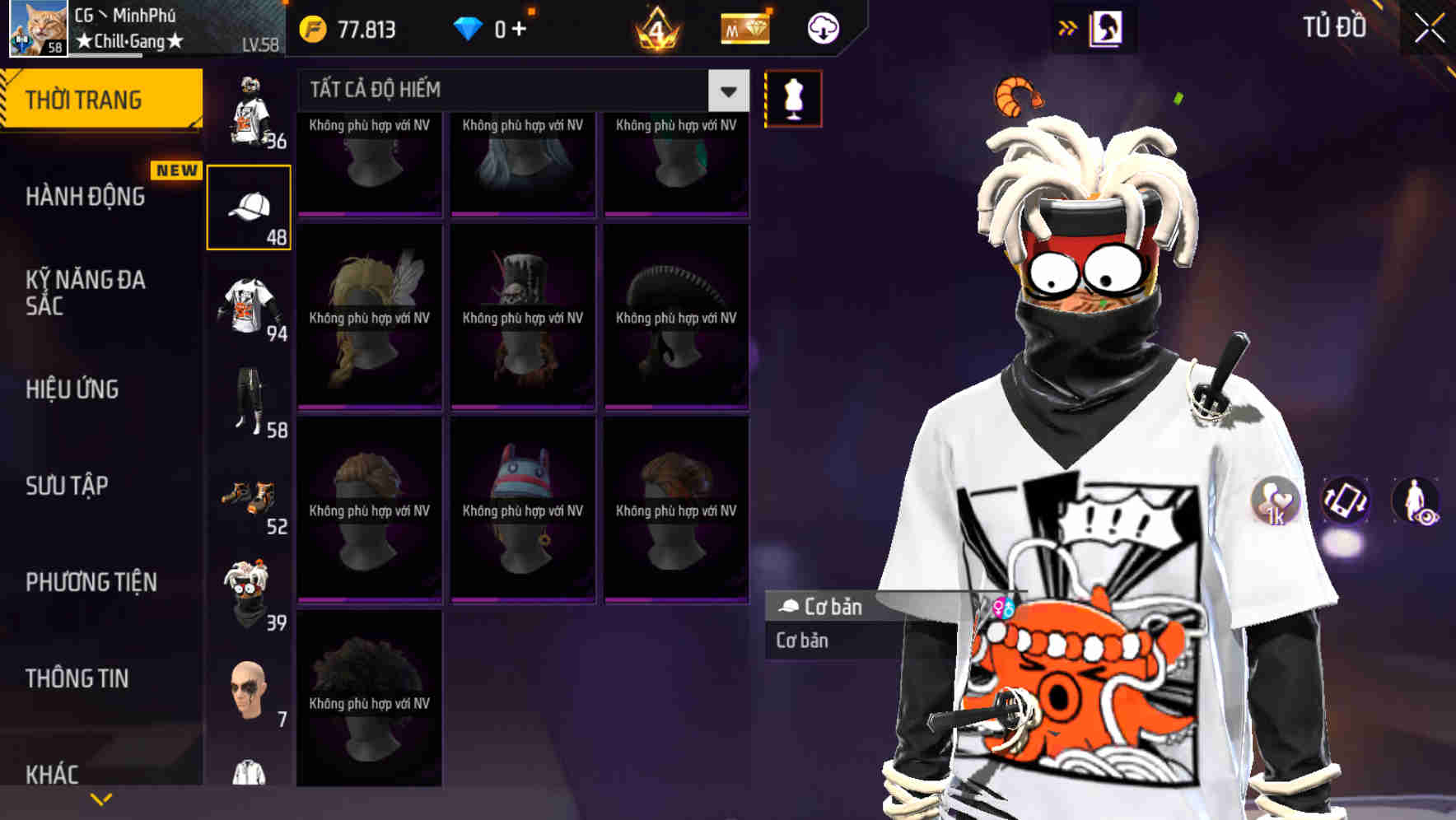Open the profile portrait icon at top right
Screen dimensions: 1456x820
(1108, 27)
